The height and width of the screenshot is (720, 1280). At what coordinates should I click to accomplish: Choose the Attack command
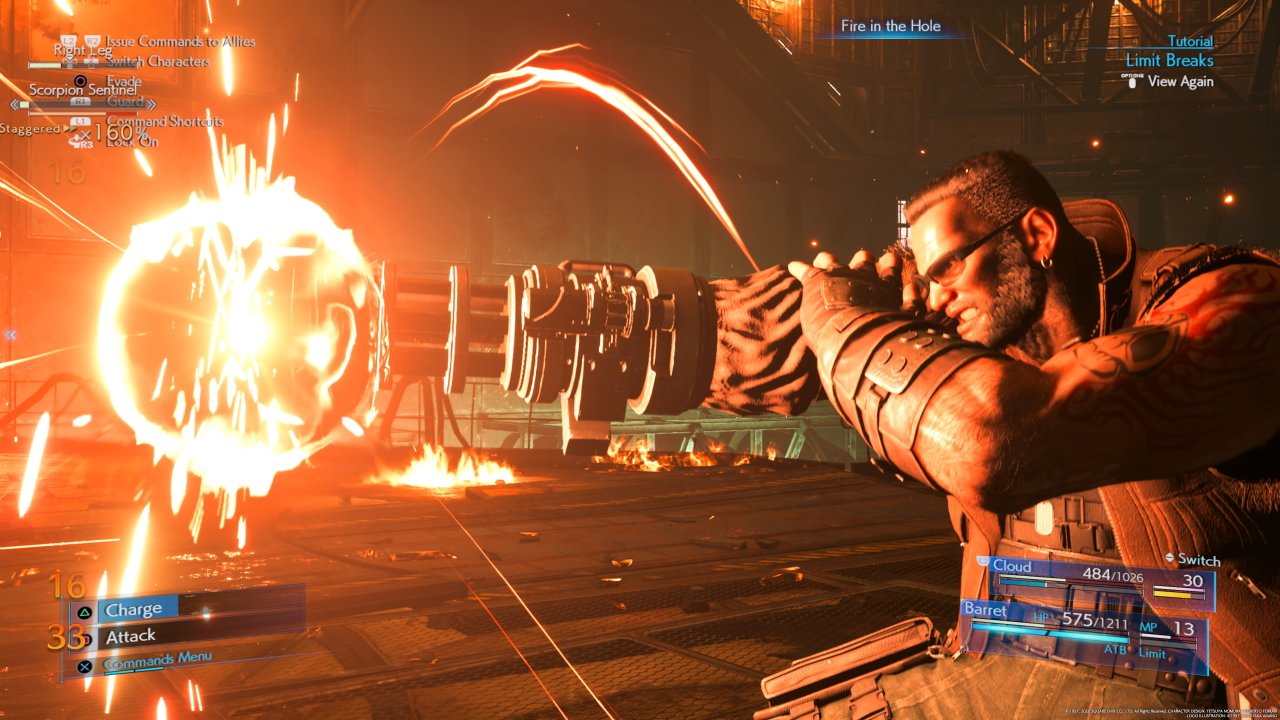coord(131,635)
